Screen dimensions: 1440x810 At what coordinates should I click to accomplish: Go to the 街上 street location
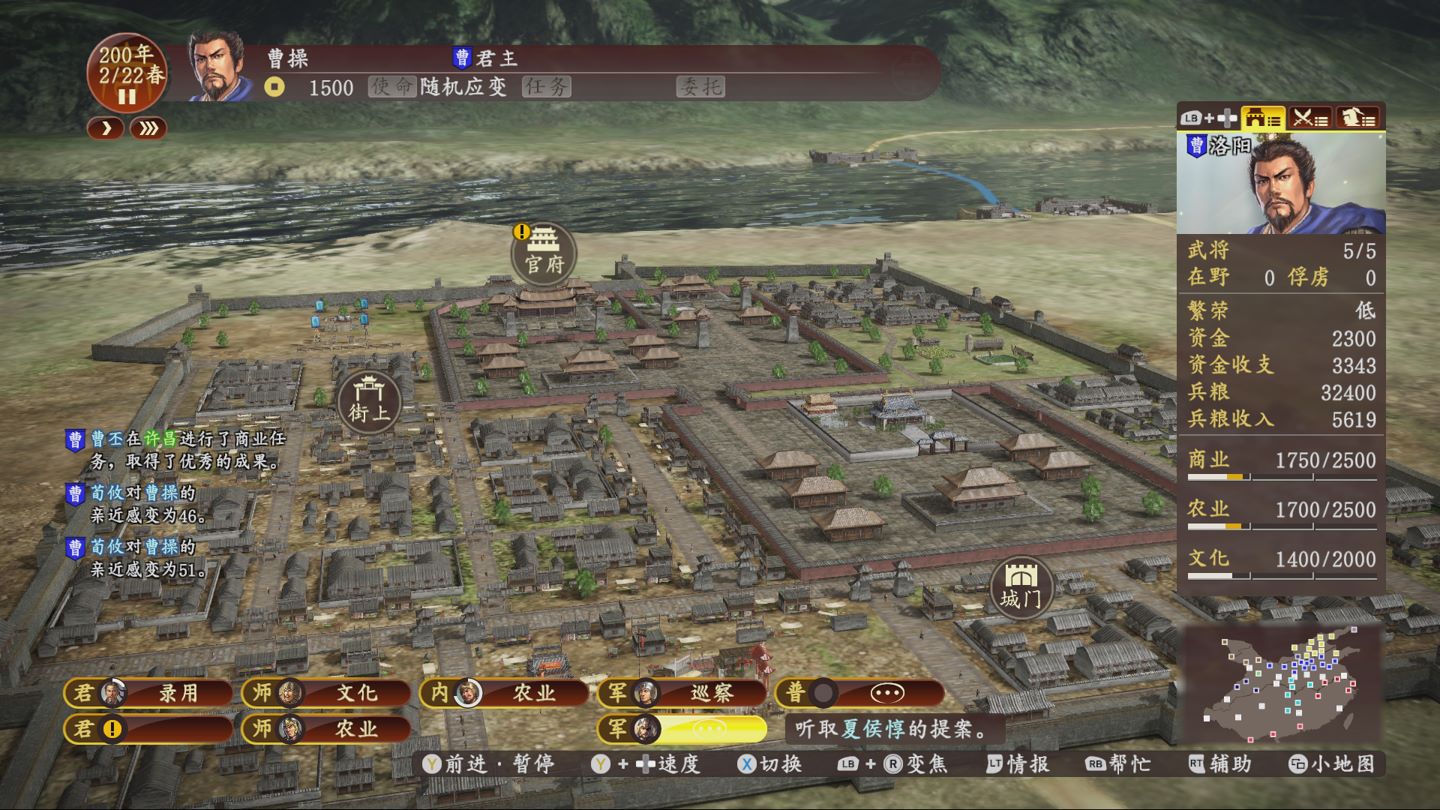click(370, 402)
